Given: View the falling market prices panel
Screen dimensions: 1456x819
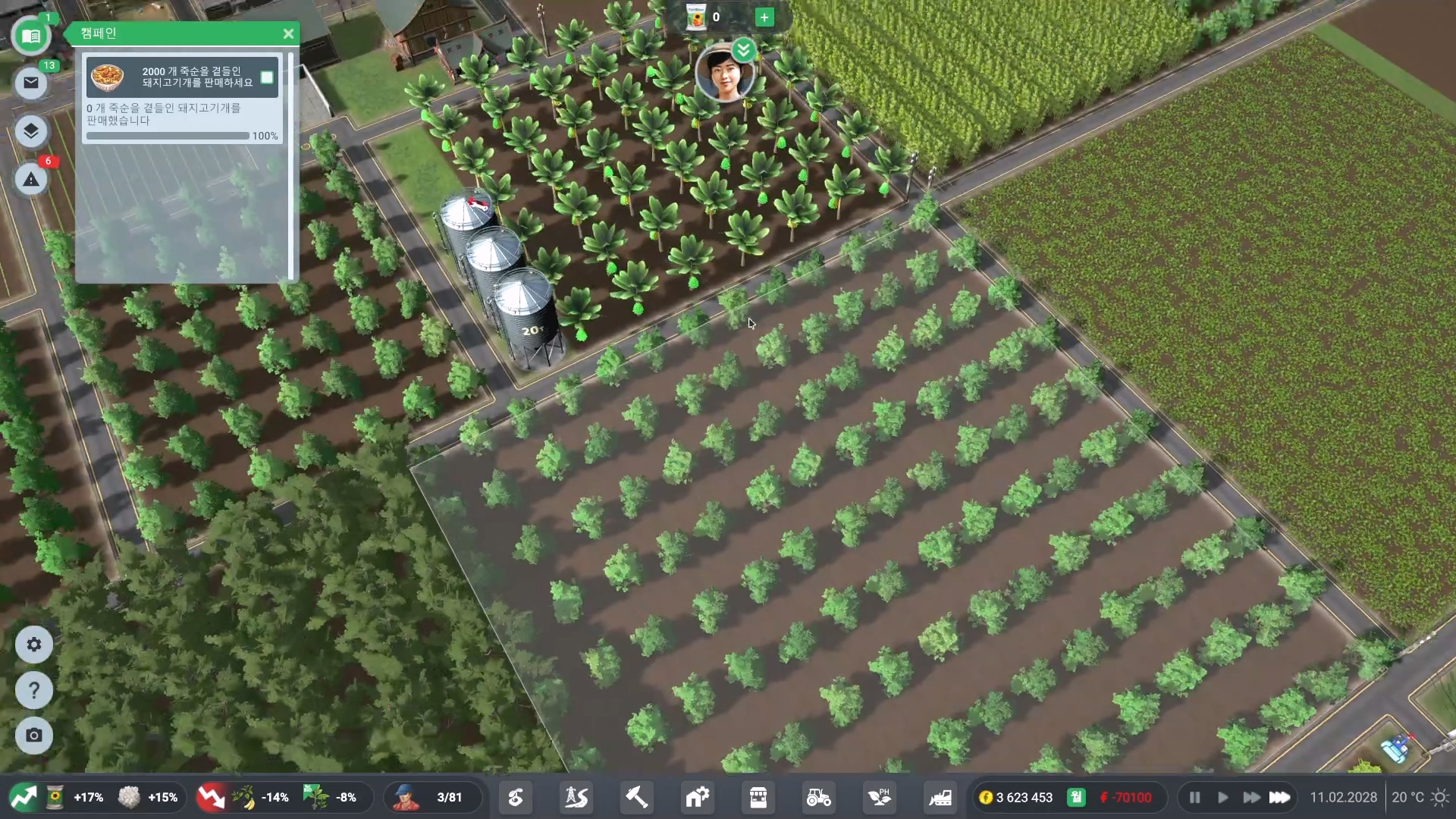Looking at the screenshot, I should coord(211,798).
